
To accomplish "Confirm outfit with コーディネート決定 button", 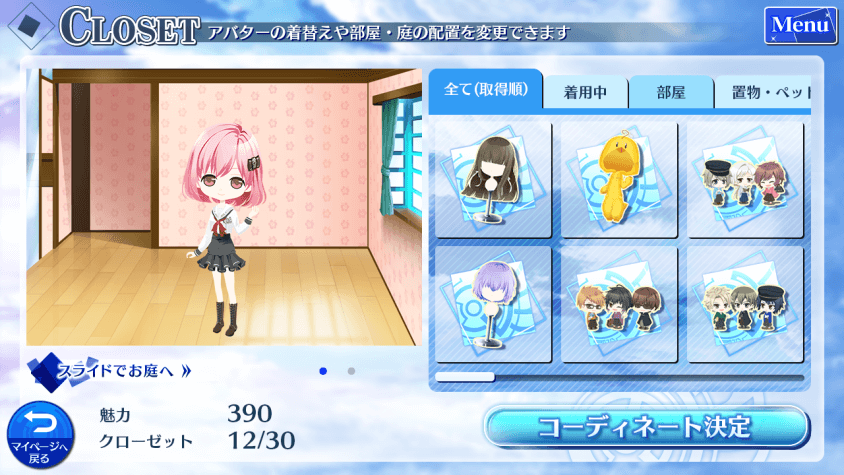I will click(x=645, y=427).
